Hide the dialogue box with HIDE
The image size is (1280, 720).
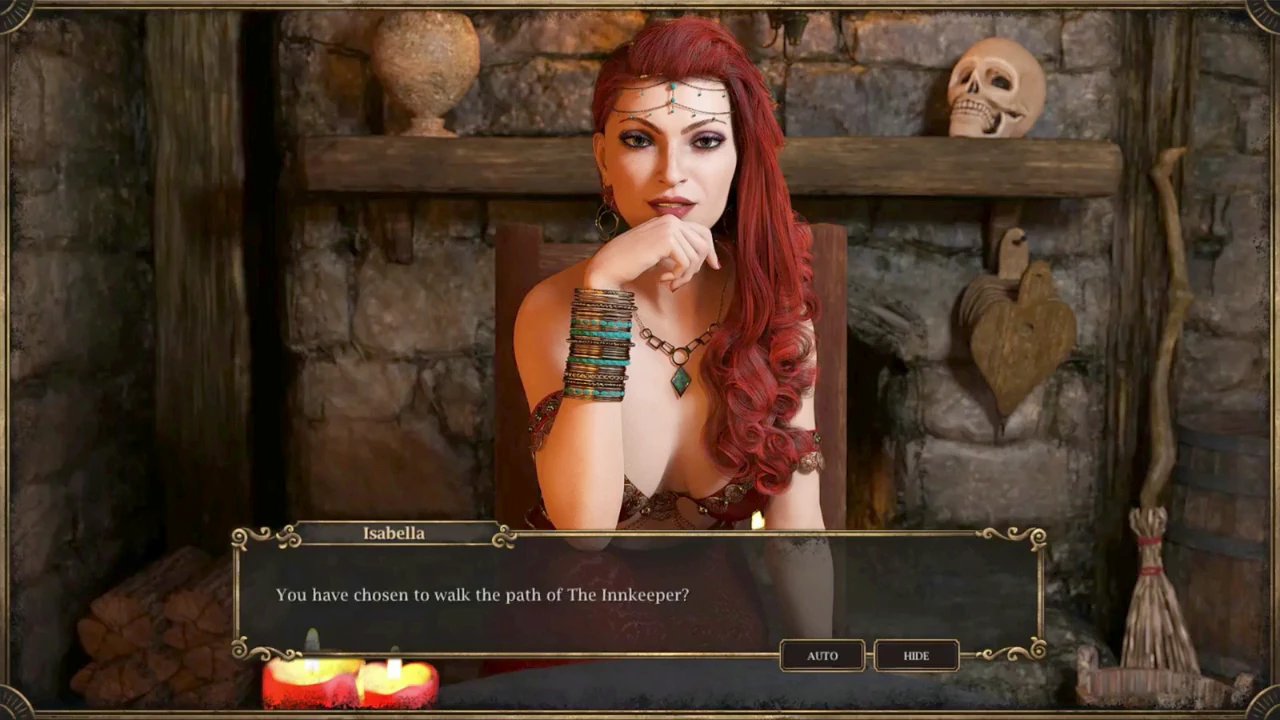(916, 656)
